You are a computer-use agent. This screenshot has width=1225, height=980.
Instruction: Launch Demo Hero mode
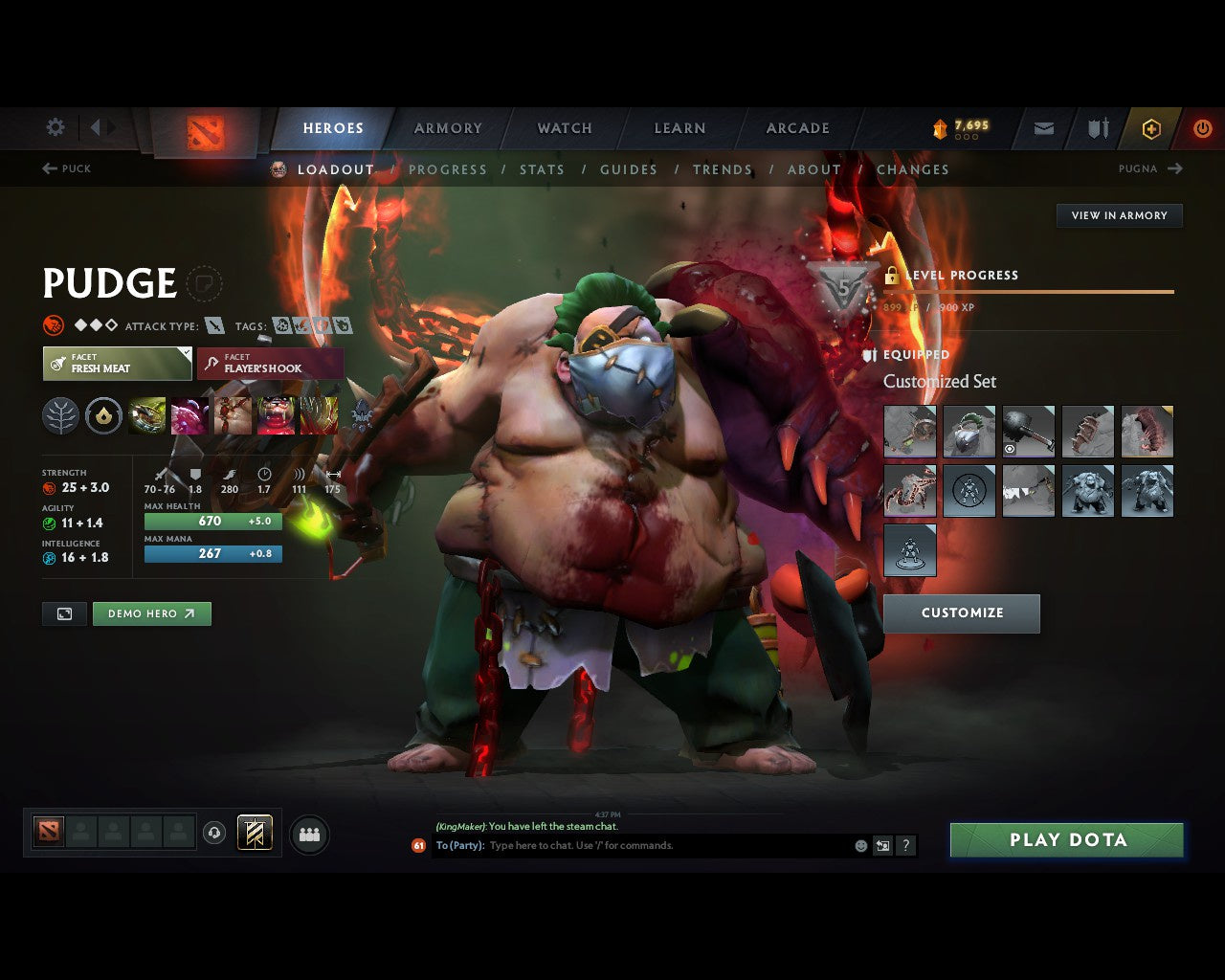coord(151,614)
